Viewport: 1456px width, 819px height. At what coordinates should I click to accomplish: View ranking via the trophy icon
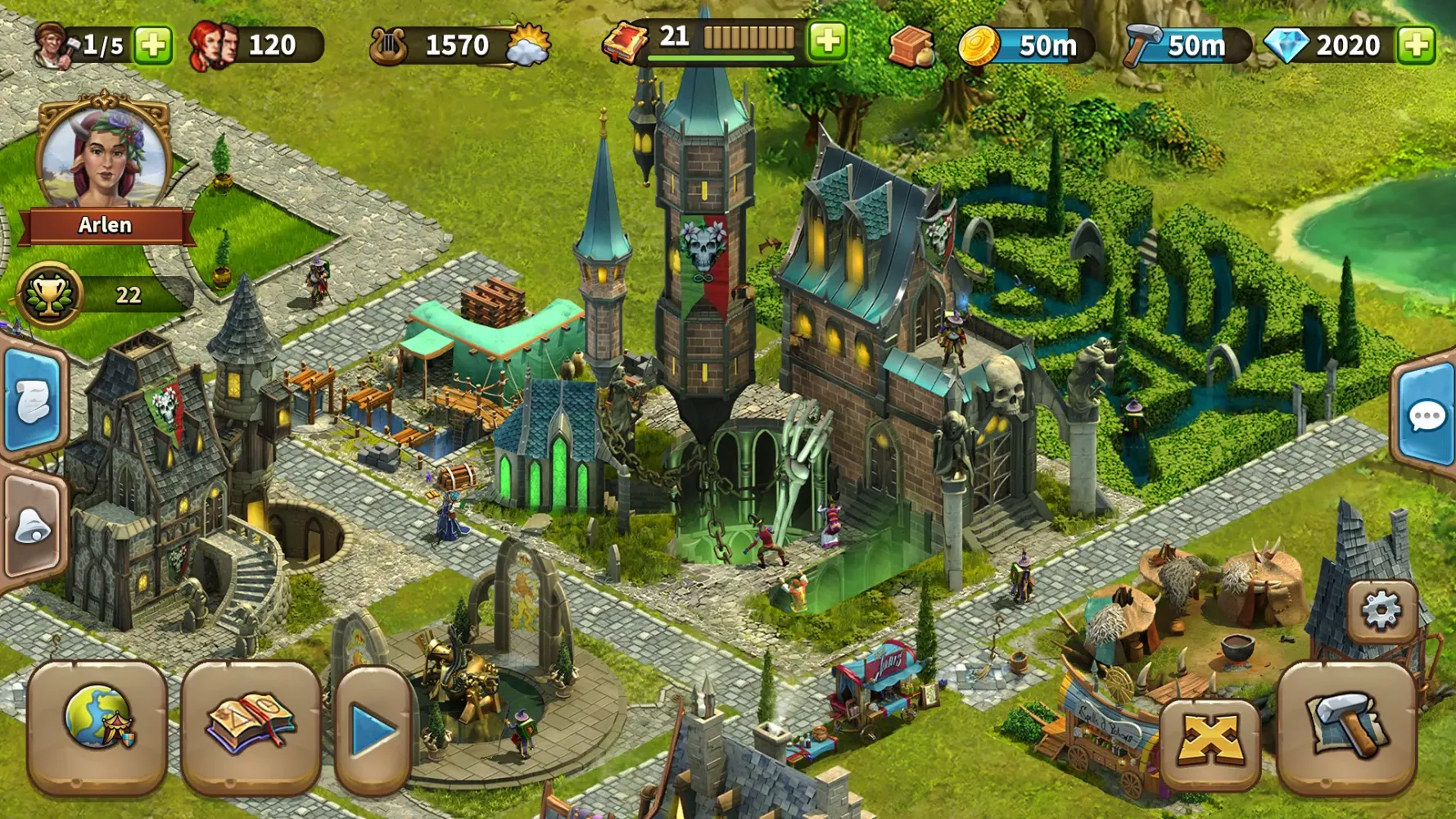pyautogui.click(x=51, y=293)
